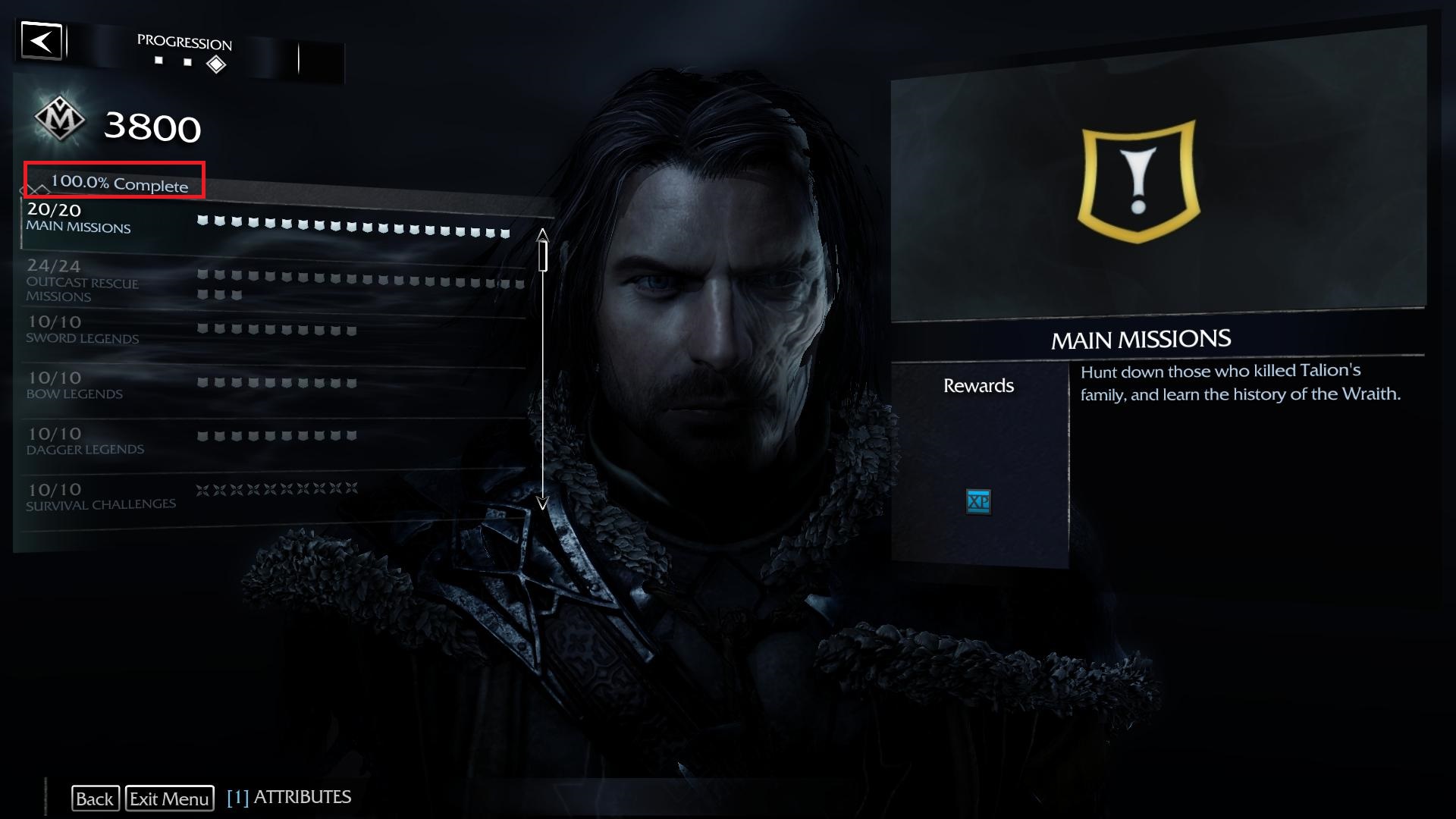Click the scrollbar up arrow
Image resolution: width=1456 pixels, height=819 pixels.
[x=543, y=233]
